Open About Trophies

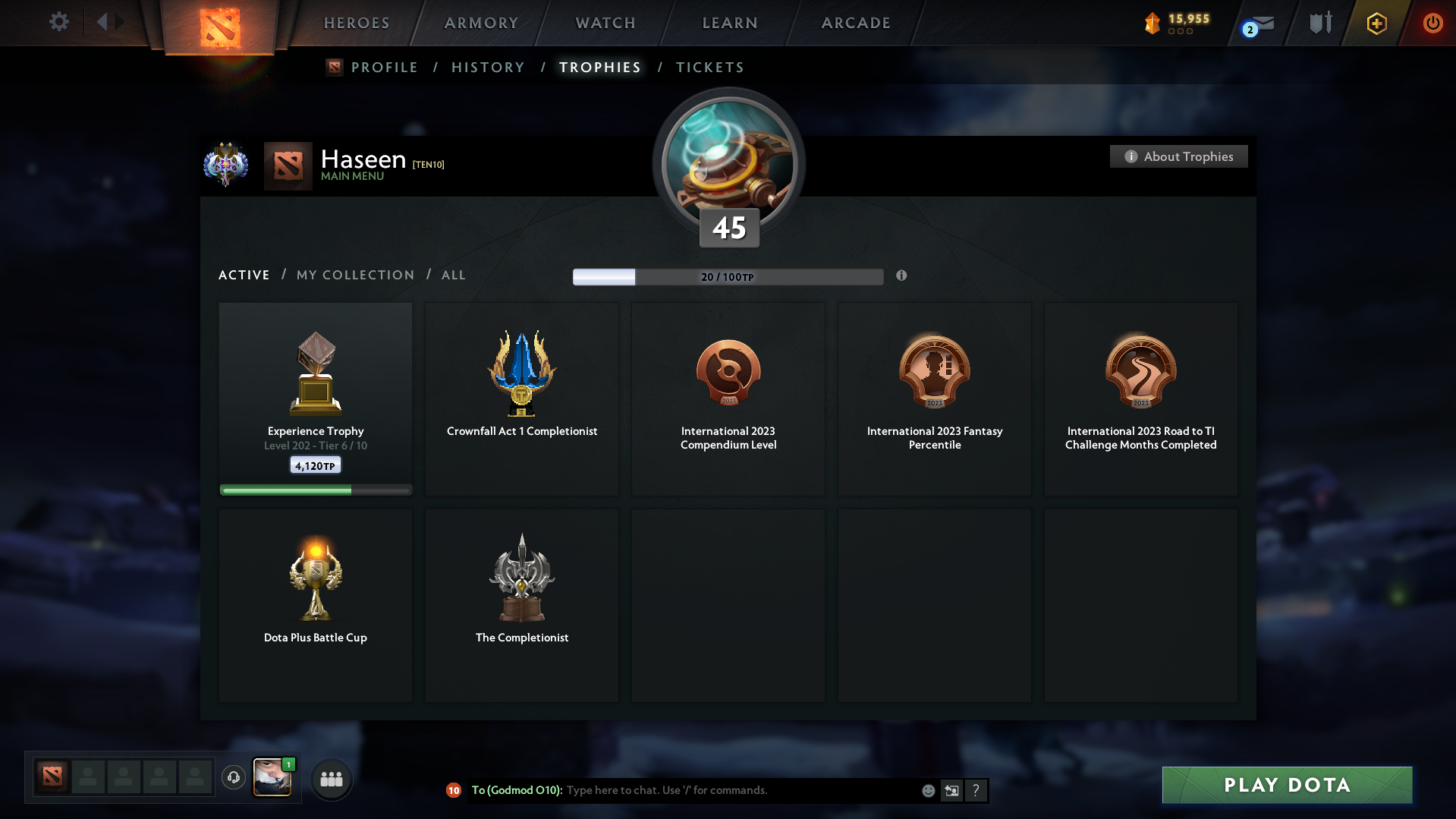(1178, 156)
